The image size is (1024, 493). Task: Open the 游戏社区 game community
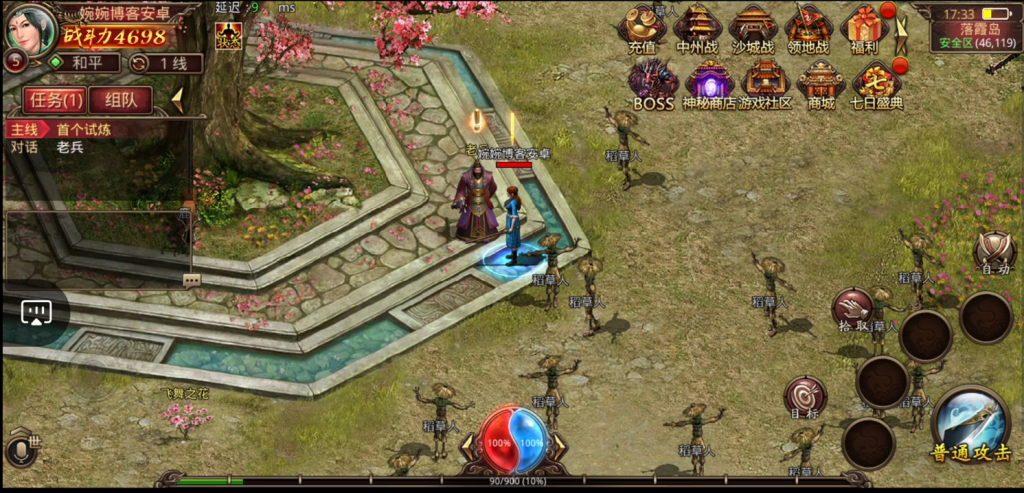point(765,83)
